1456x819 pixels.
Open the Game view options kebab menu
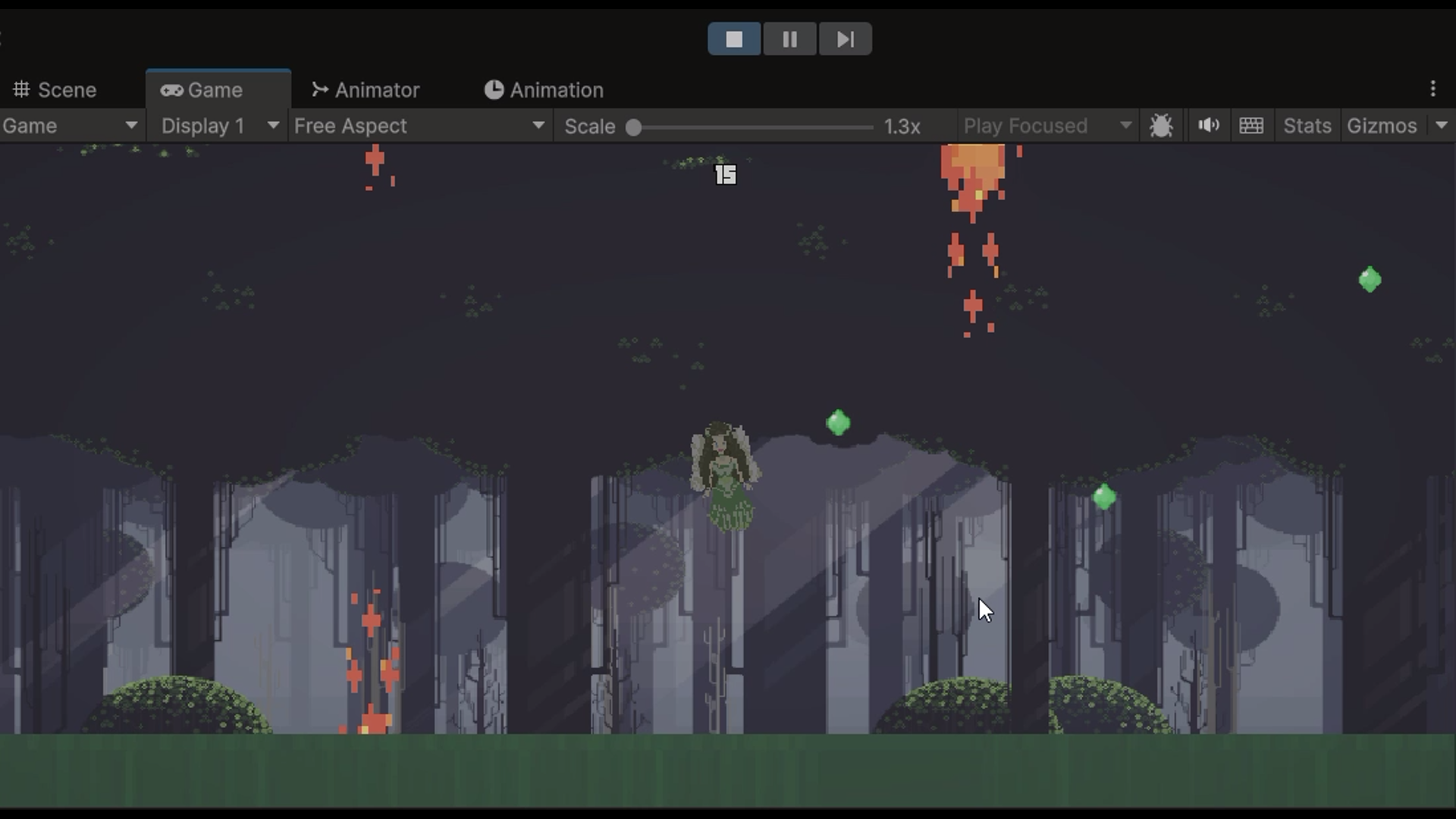[1432, 89]
